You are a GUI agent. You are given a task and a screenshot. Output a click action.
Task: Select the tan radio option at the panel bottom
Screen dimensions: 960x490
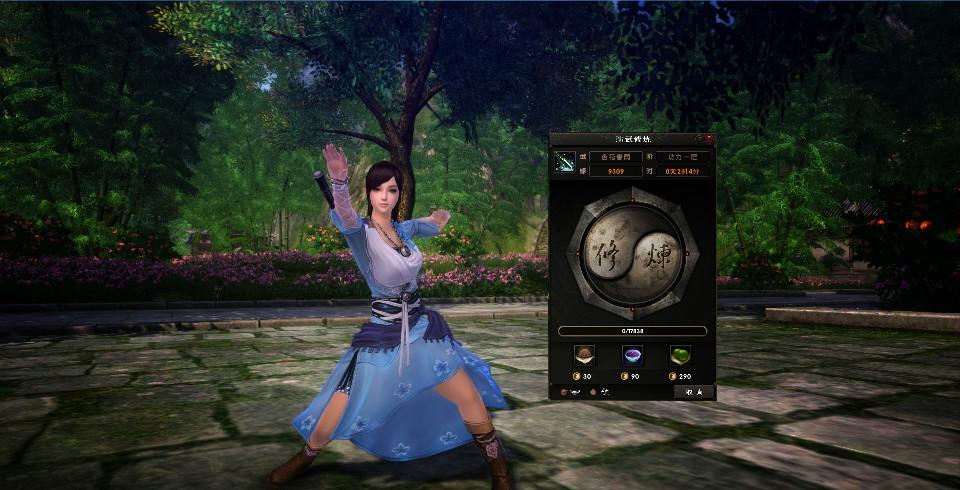592,392
